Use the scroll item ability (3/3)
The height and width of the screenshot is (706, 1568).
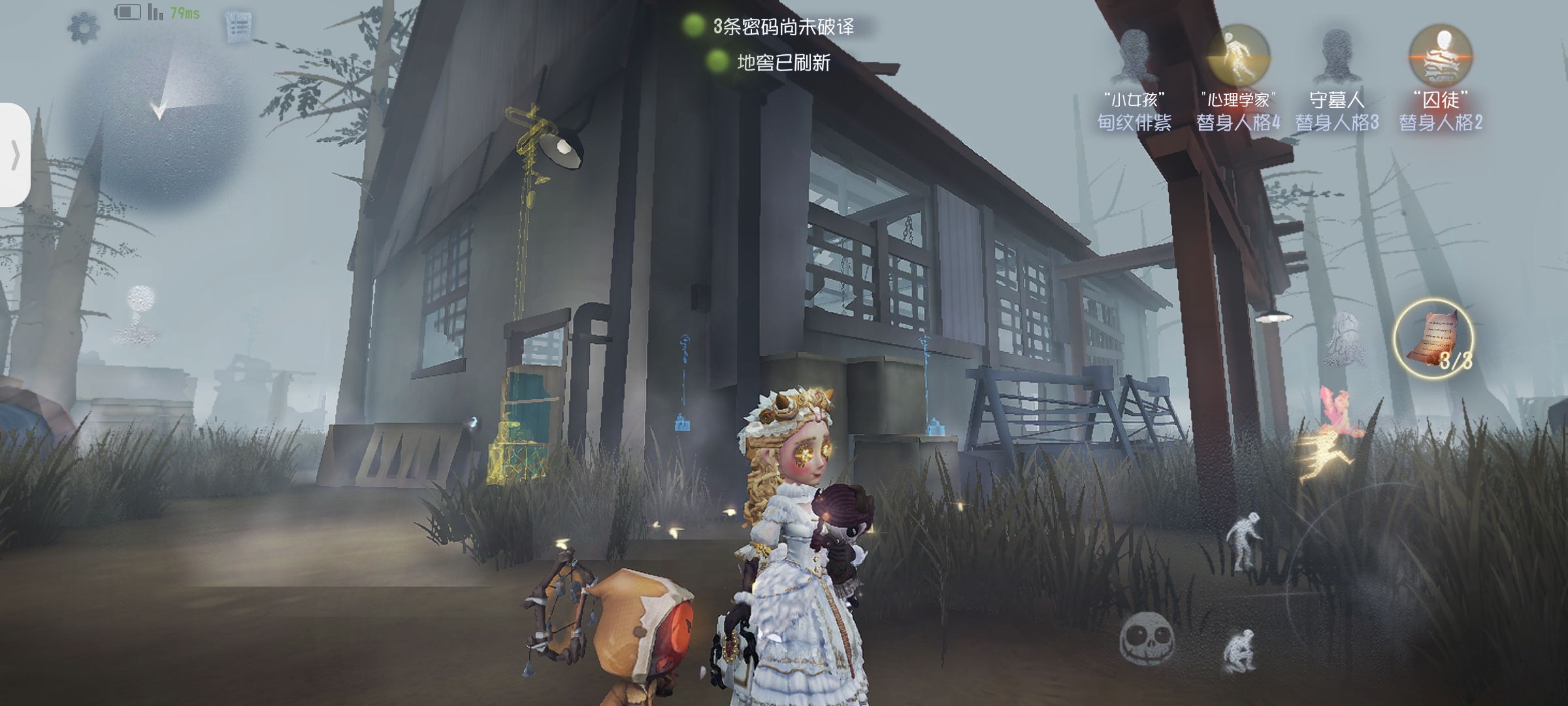[1433, 339]
